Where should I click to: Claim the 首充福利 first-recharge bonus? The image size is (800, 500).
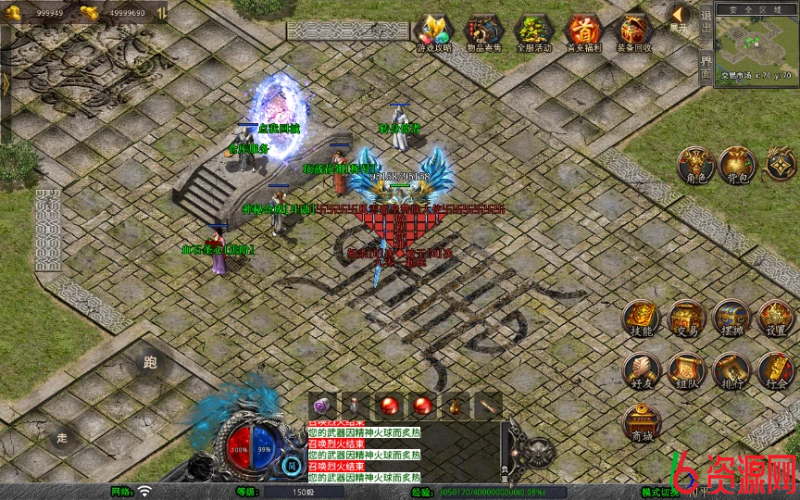pyautogui.click(x=584, y=31)
